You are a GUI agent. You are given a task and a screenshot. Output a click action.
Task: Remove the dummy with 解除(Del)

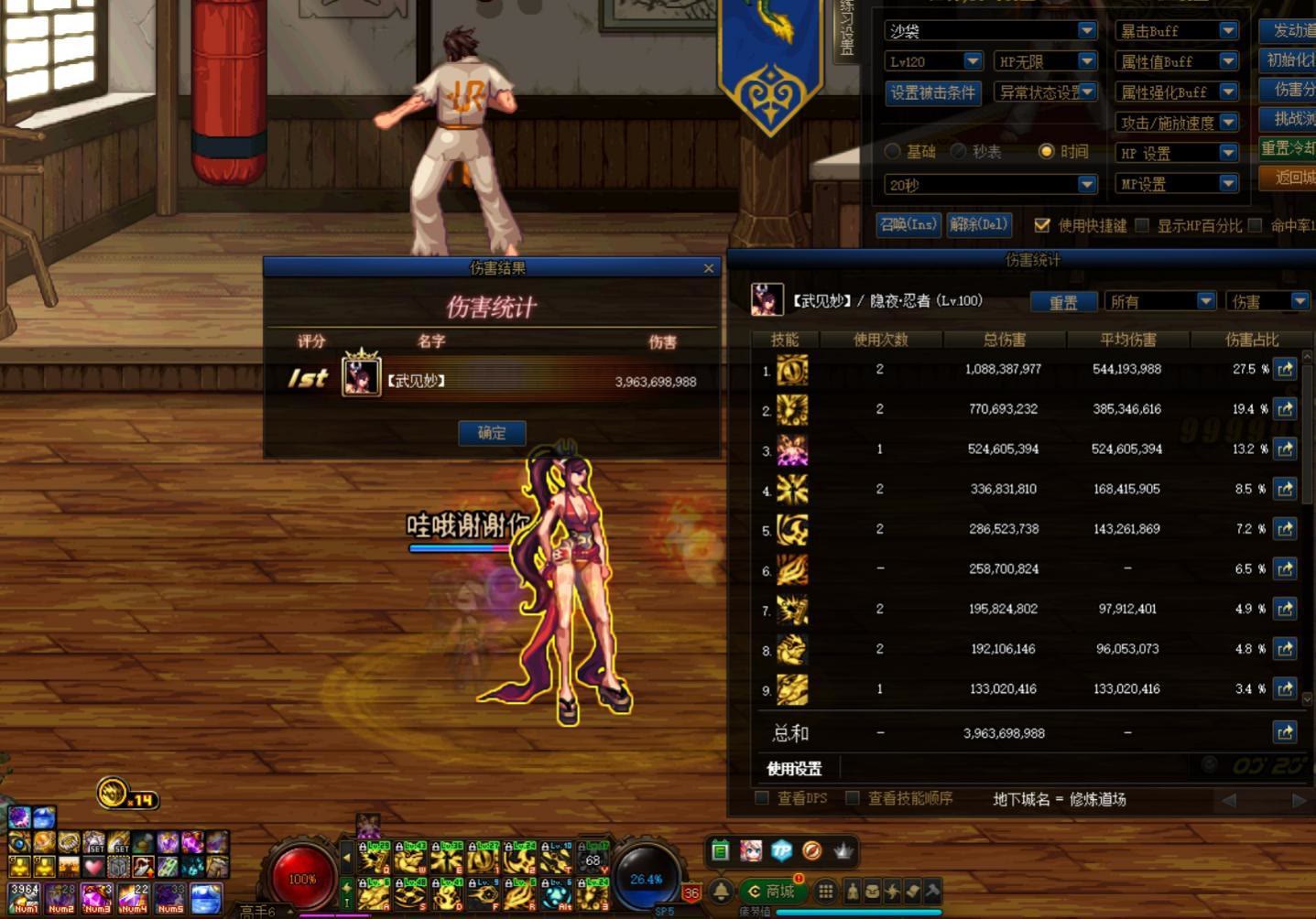click(x=978, y=224)
